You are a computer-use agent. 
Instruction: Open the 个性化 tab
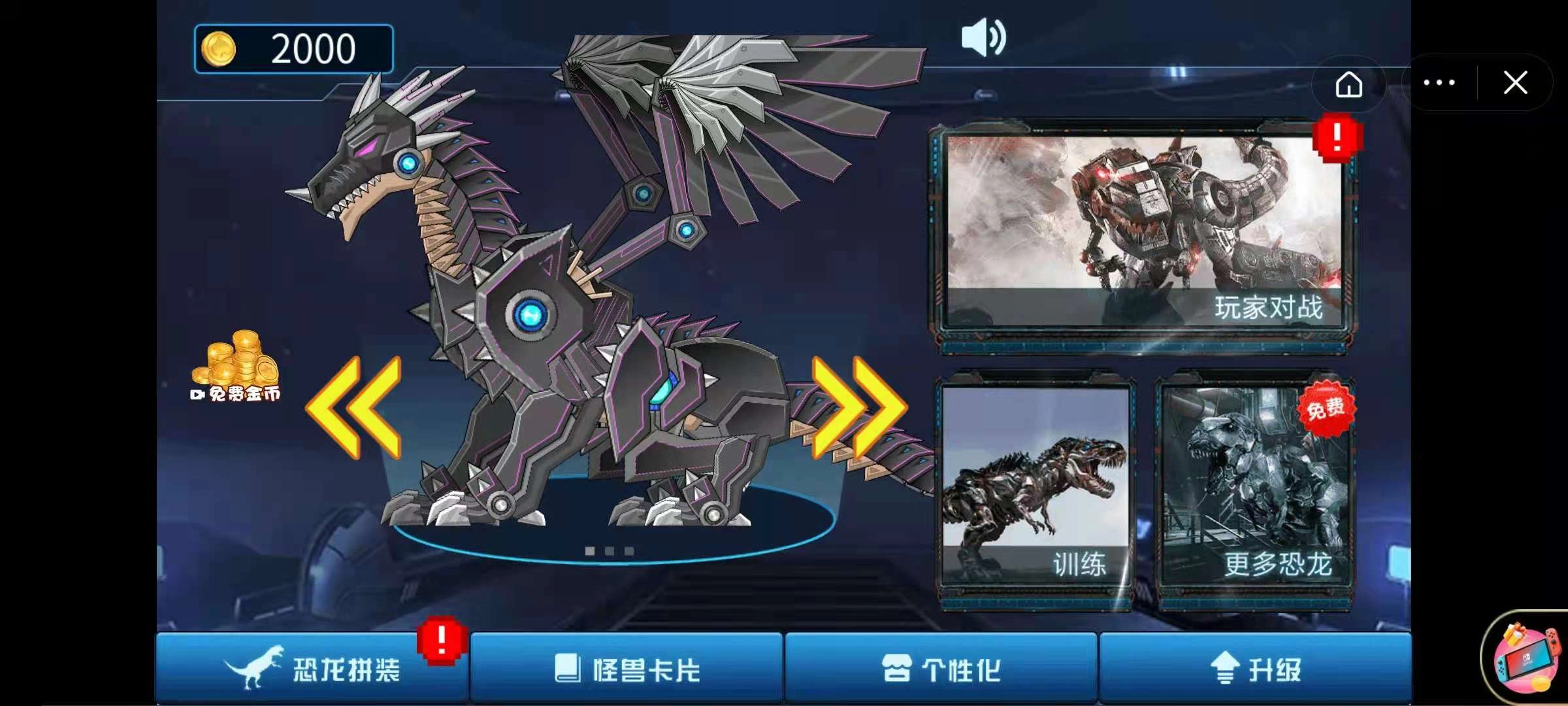[x=941, y=668]
